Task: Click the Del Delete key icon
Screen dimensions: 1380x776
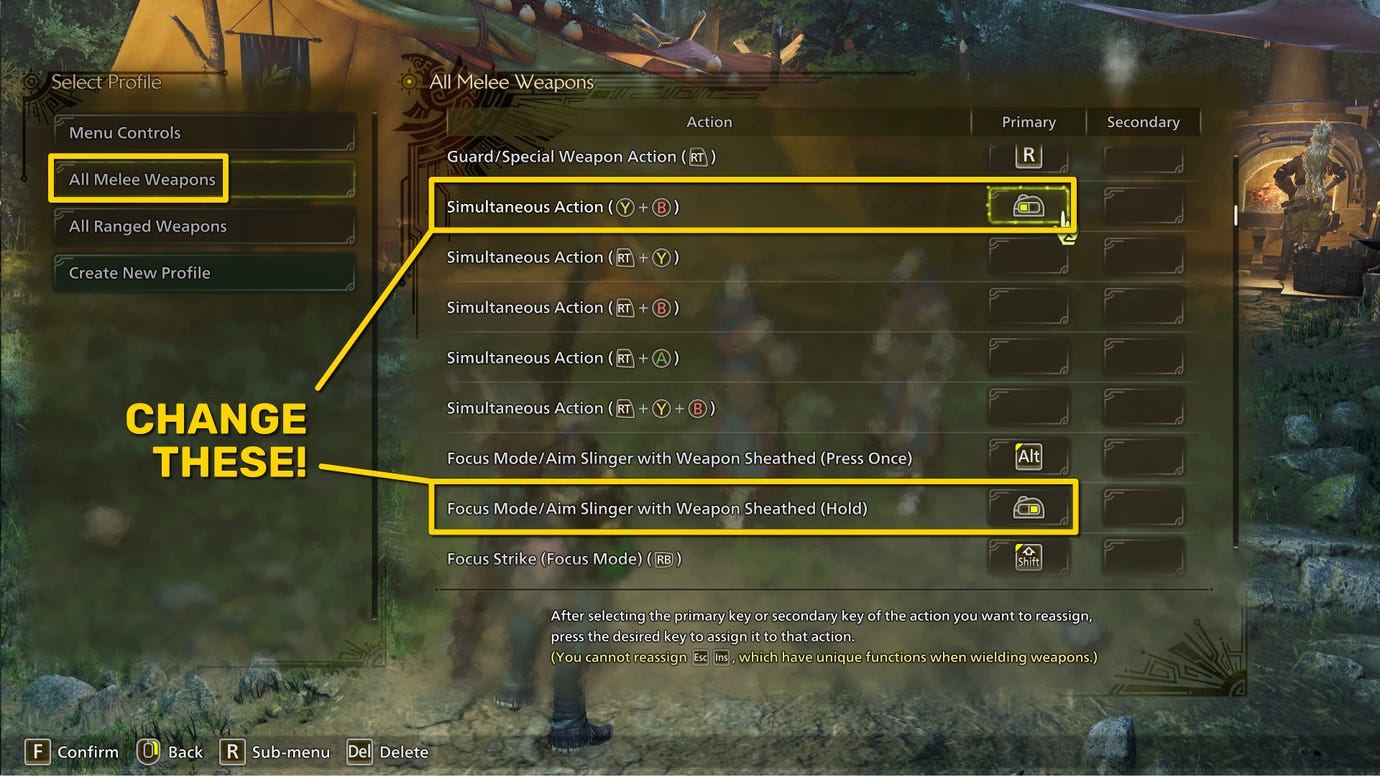Action: [359, 751]
